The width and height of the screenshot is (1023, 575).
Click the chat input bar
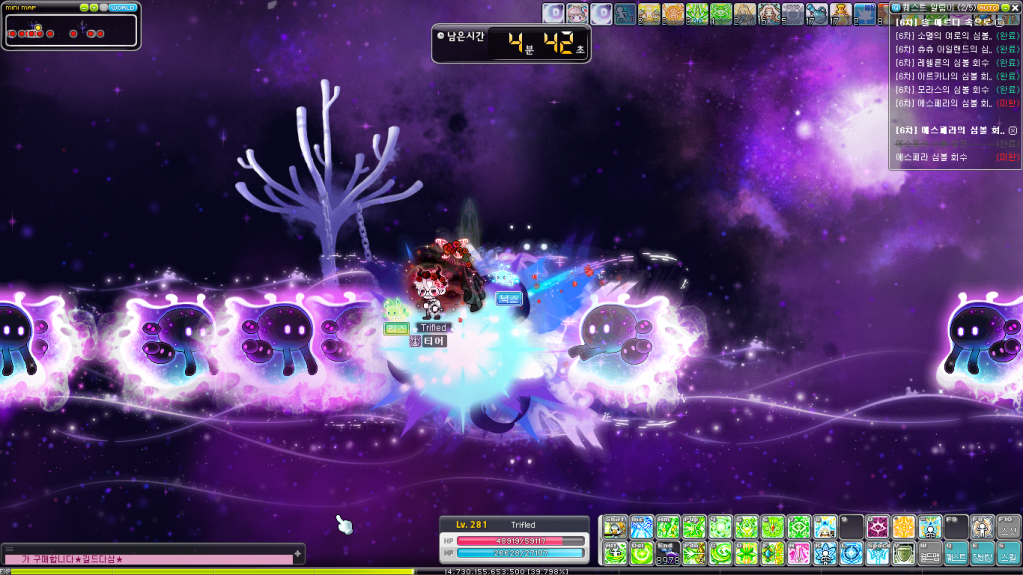(x=150, y=559)
